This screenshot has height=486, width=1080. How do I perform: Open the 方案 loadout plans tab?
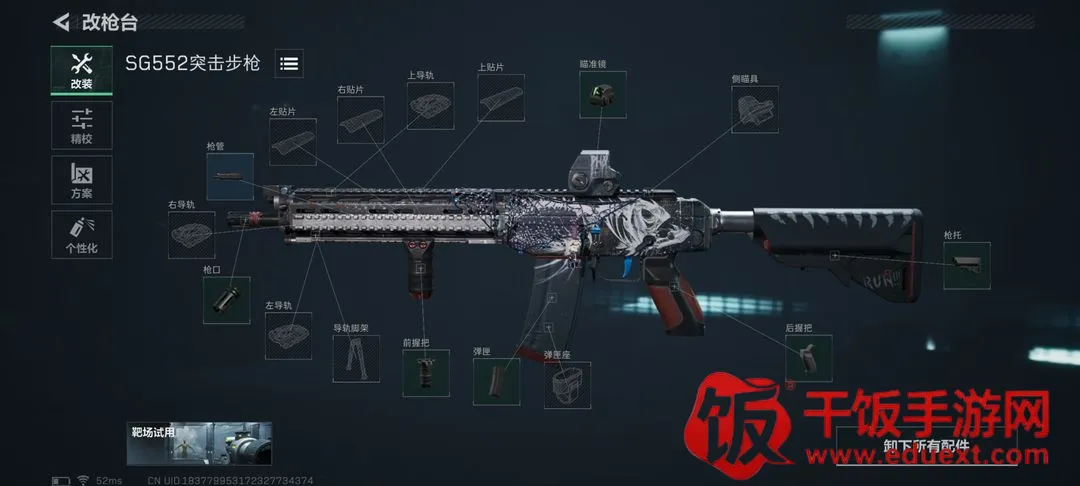(x=81, y=180)
